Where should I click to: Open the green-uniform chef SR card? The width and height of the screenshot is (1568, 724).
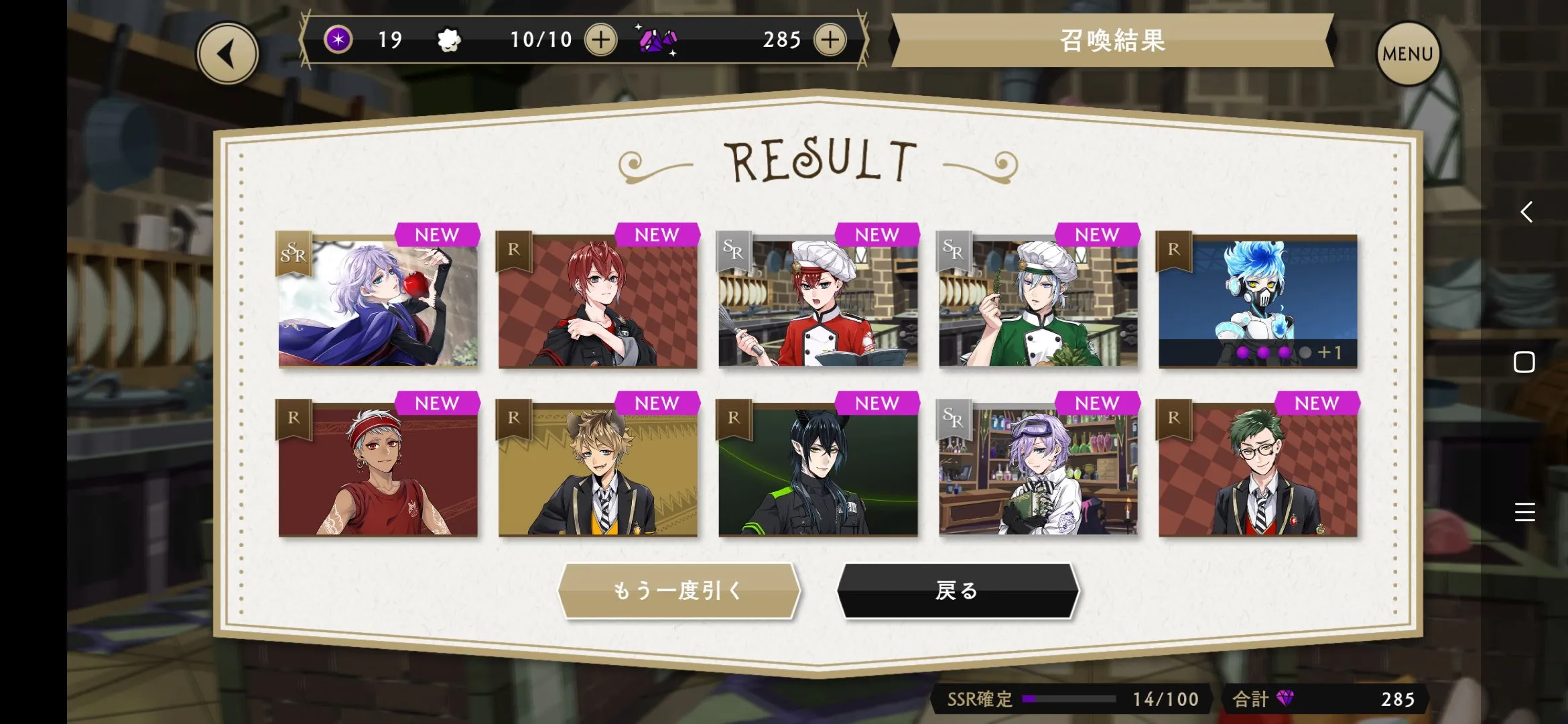(1037, 301)
